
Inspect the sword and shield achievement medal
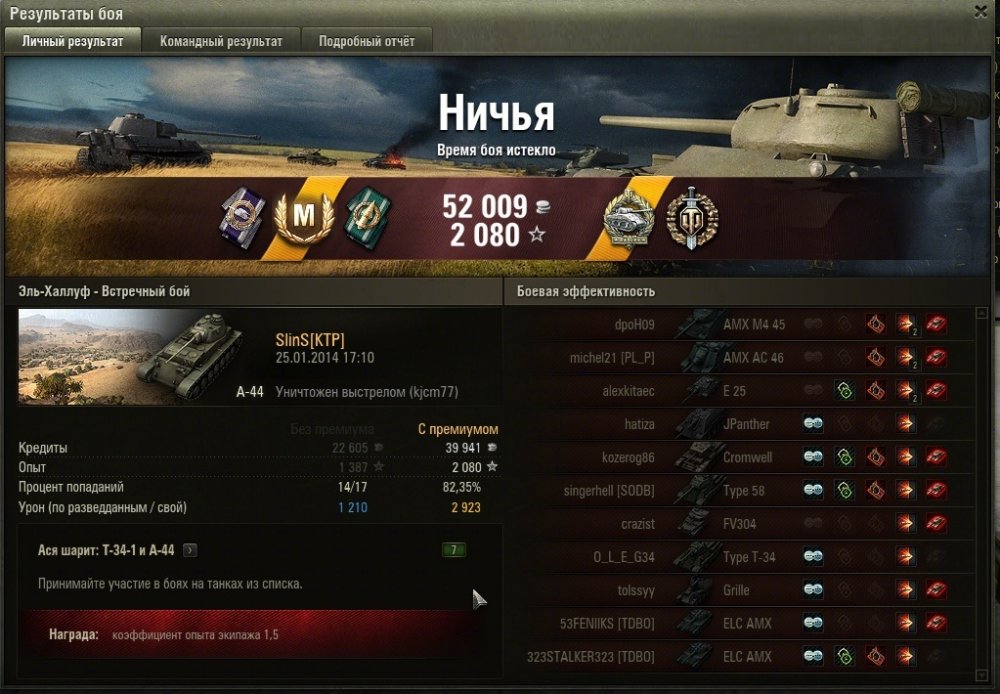[693, 217]
